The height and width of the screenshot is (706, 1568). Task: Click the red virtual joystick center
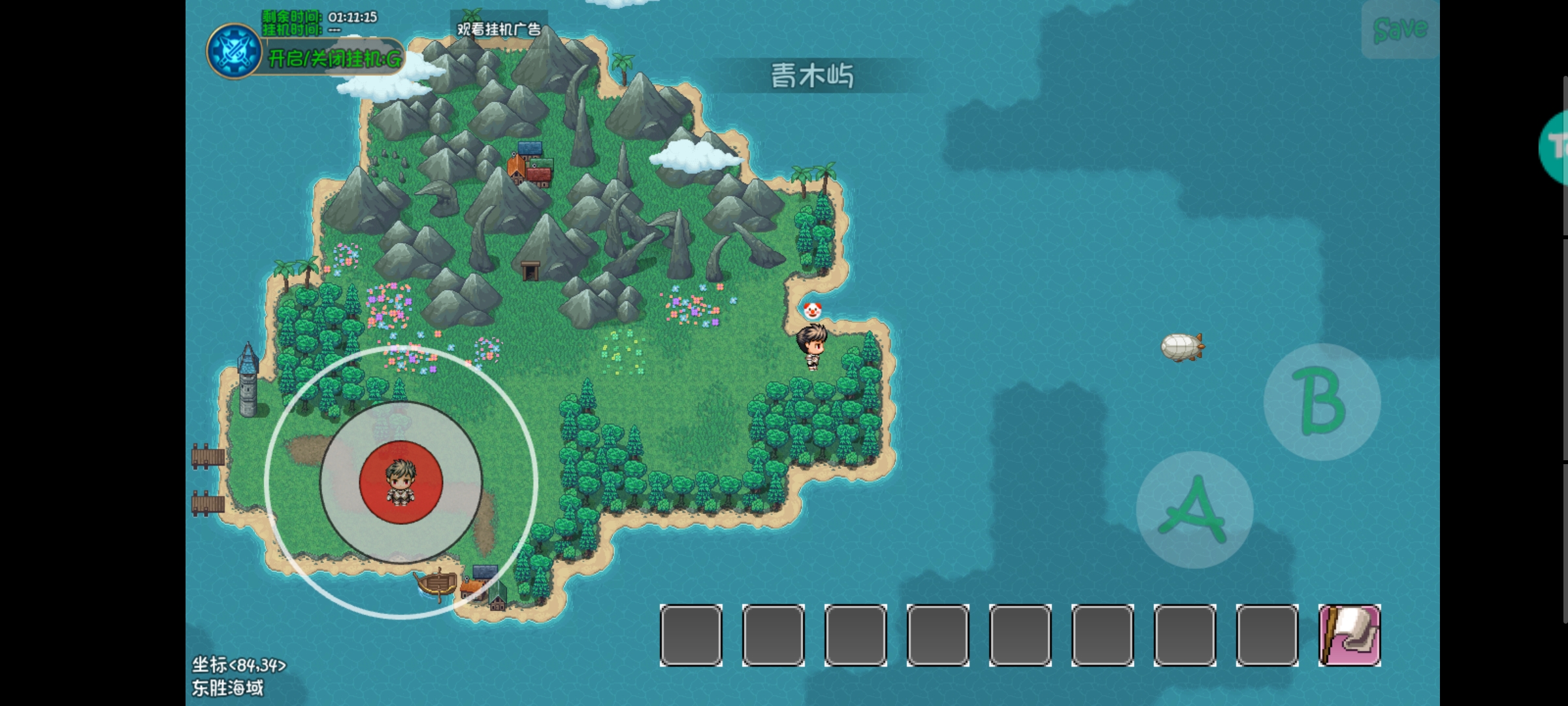point(401,482)
